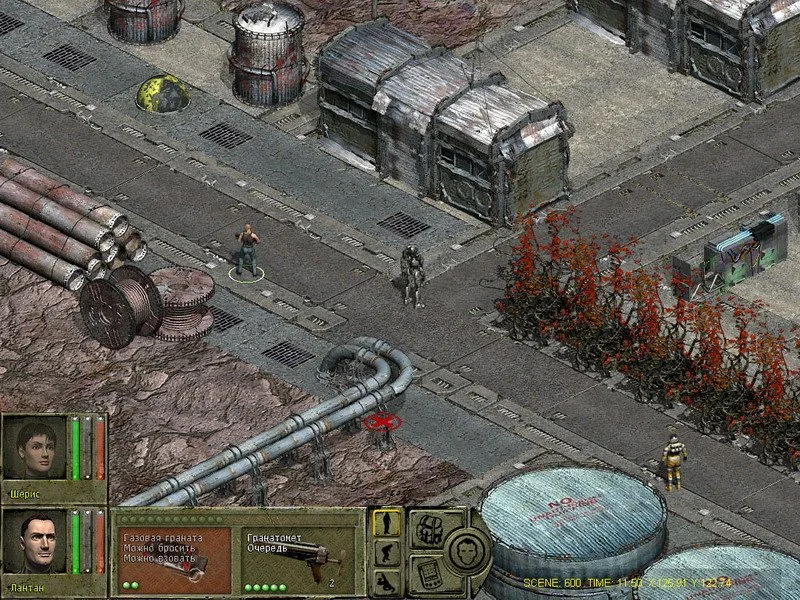Viewport: 800px width, 600px height.
Task: Switch to the crouching stance
Action: [x=386, y=554]
